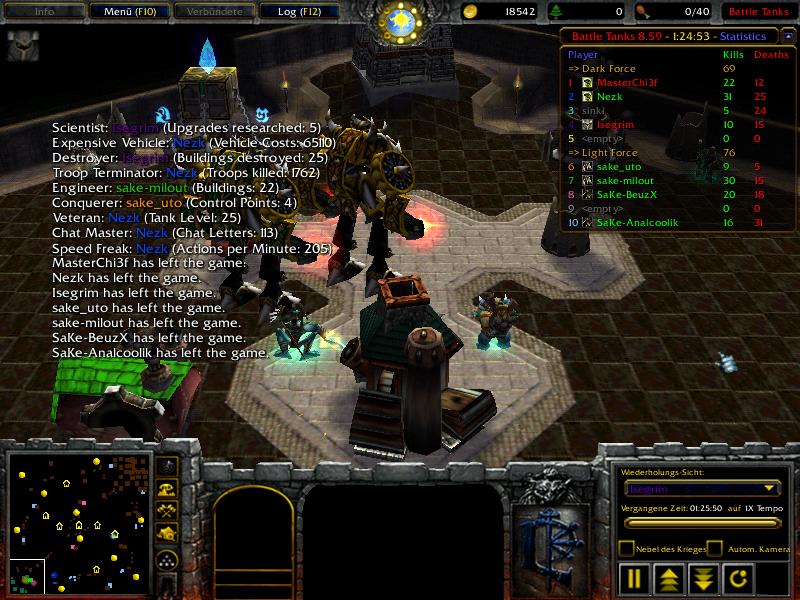Pause the replay playback
The width and height of the screenshot is (800, 600).
tap(634, 578)
